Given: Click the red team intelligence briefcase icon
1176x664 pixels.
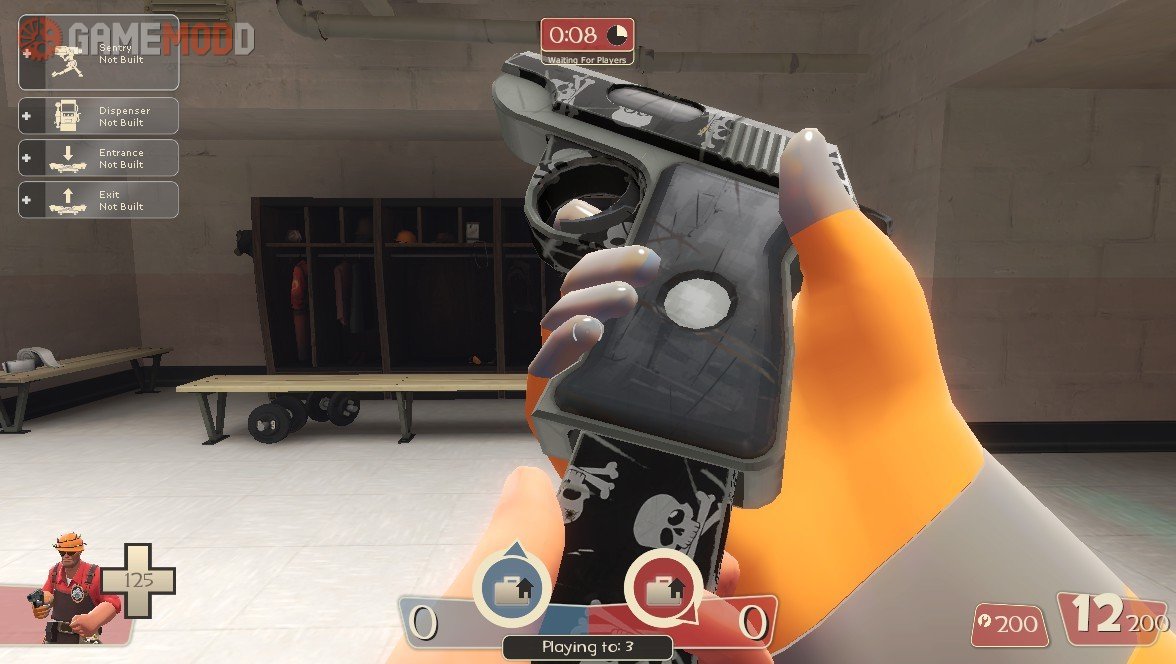Looking at the screenshot, I should point(662,589).
